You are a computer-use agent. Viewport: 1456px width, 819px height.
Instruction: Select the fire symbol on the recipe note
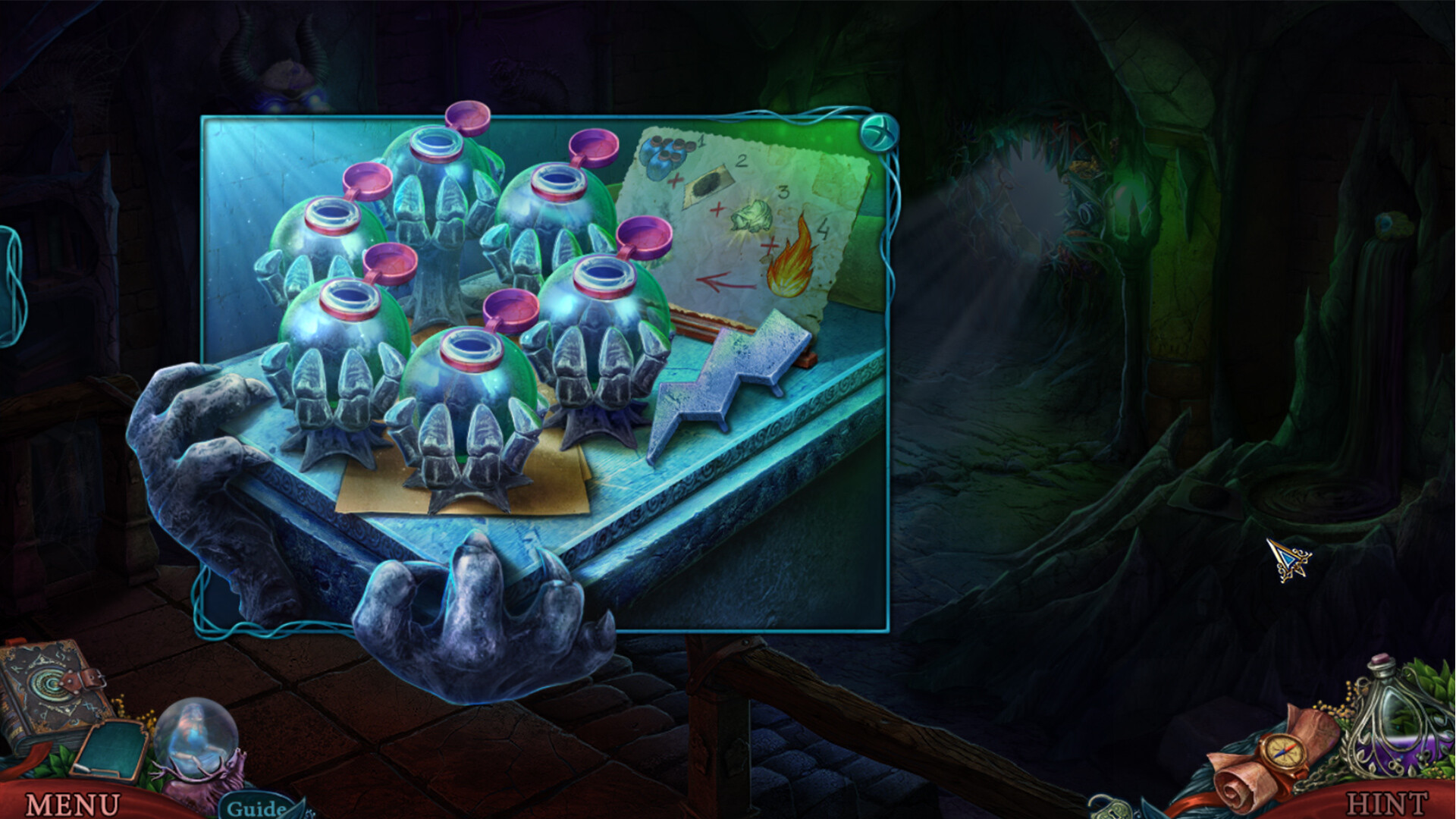[790, 258]
